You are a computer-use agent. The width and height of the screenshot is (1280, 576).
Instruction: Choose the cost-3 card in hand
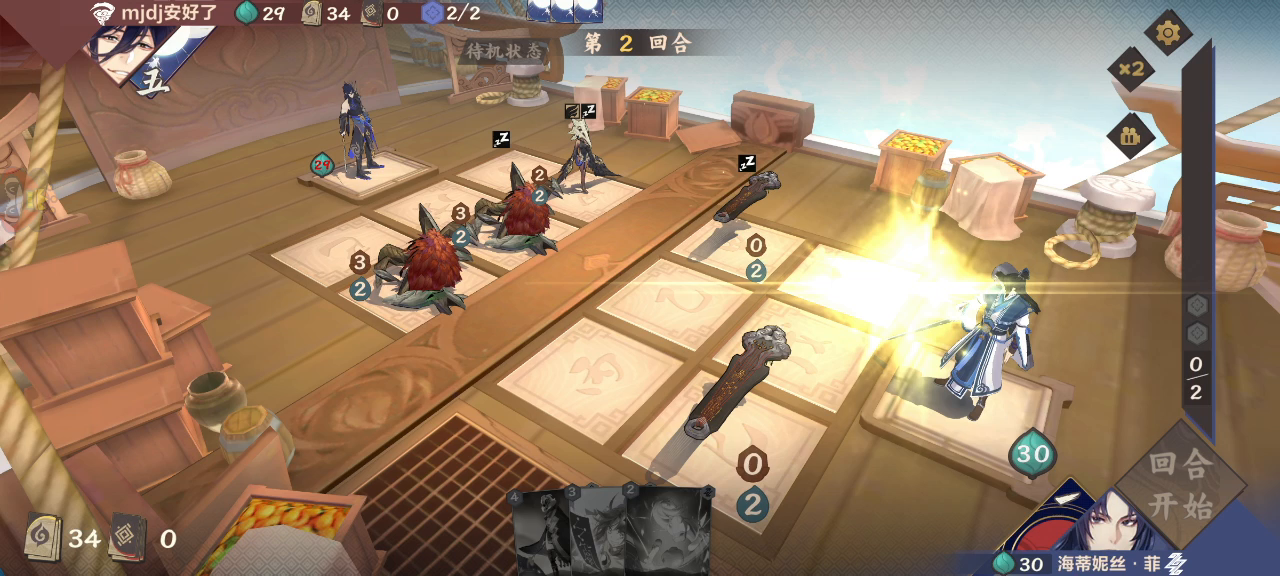[597, 530]
